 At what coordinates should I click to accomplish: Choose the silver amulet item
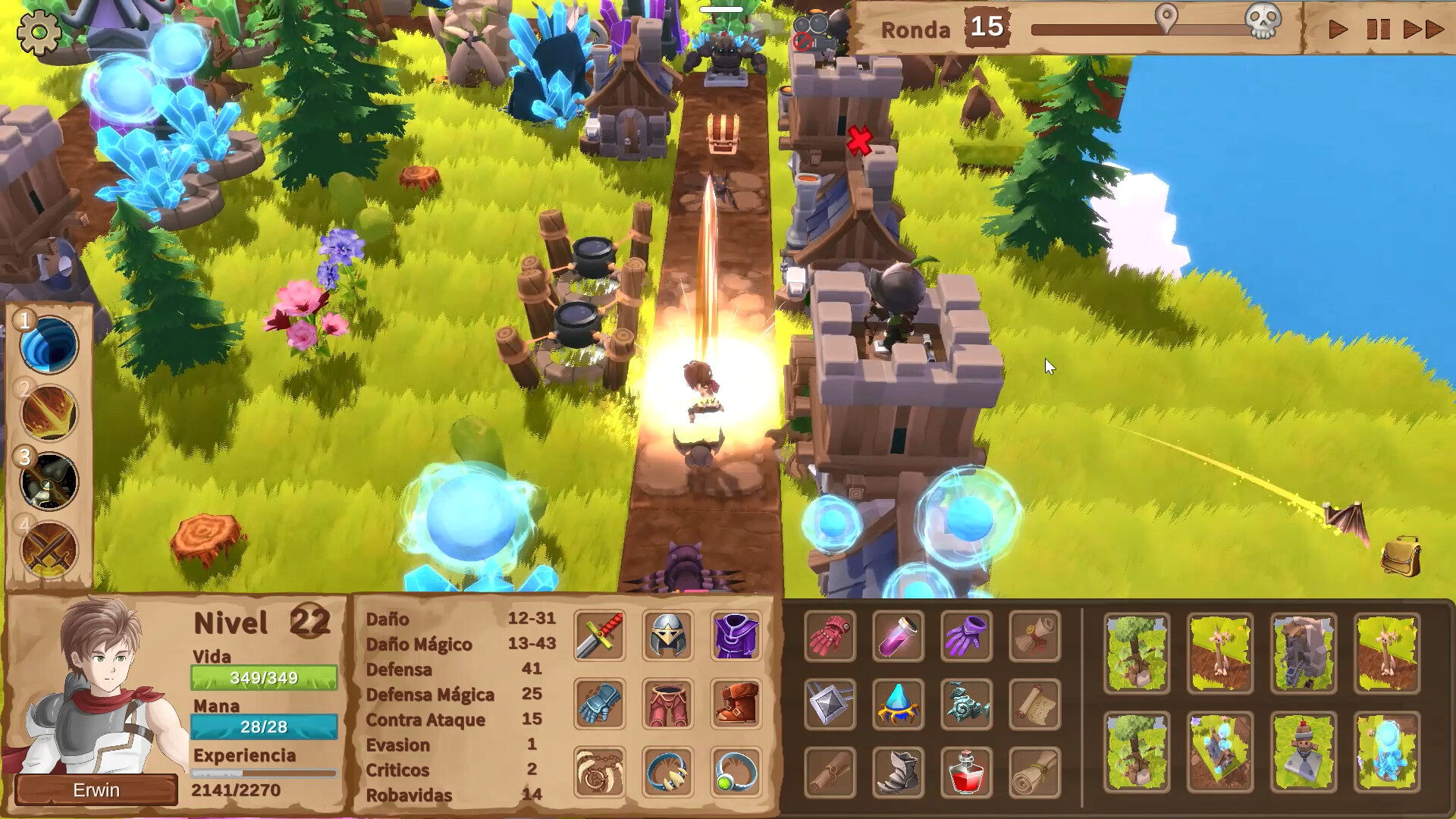point(830,703)
